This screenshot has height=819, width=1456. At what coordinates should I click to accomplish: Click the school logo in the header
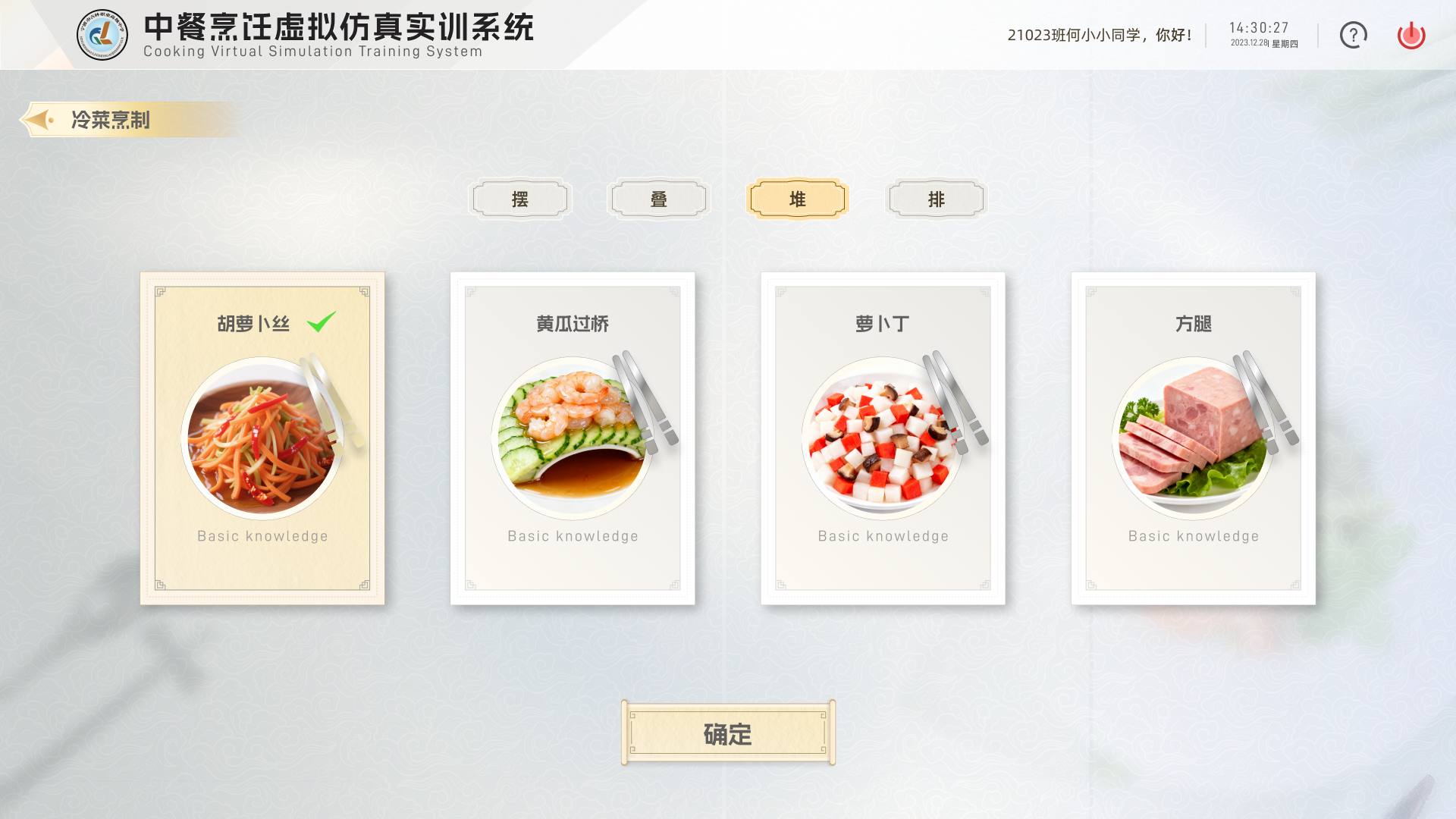(101, 35)
